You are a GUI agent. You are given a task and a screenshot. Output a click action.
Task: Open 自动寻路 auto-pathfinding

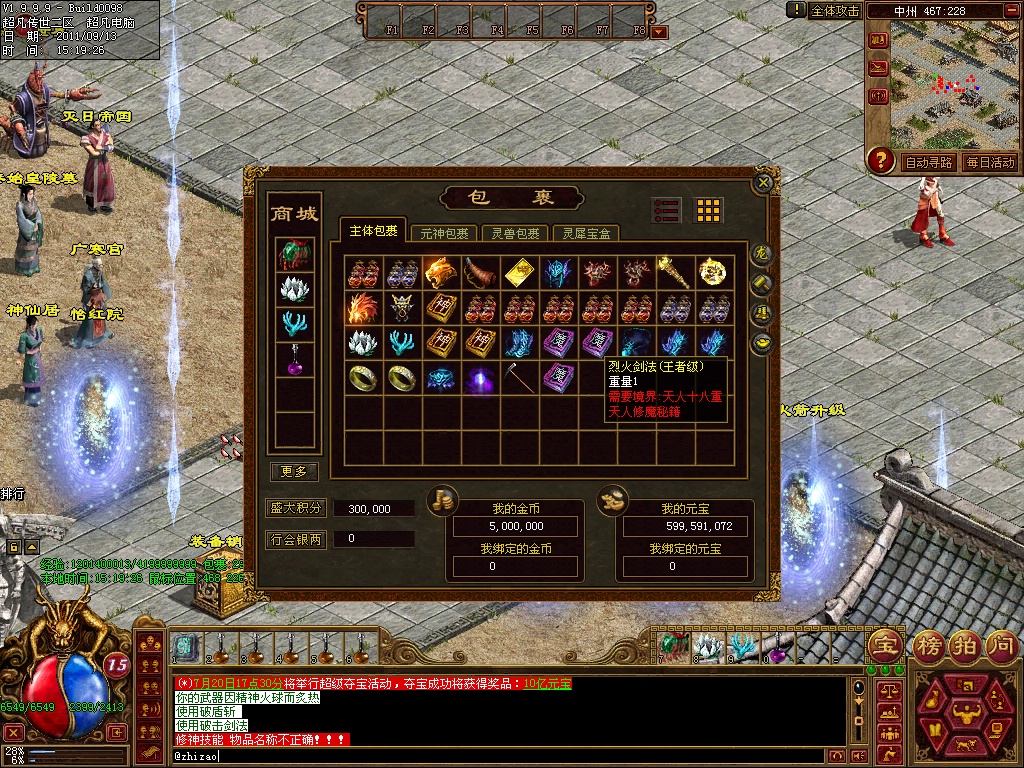click(929, 162)
